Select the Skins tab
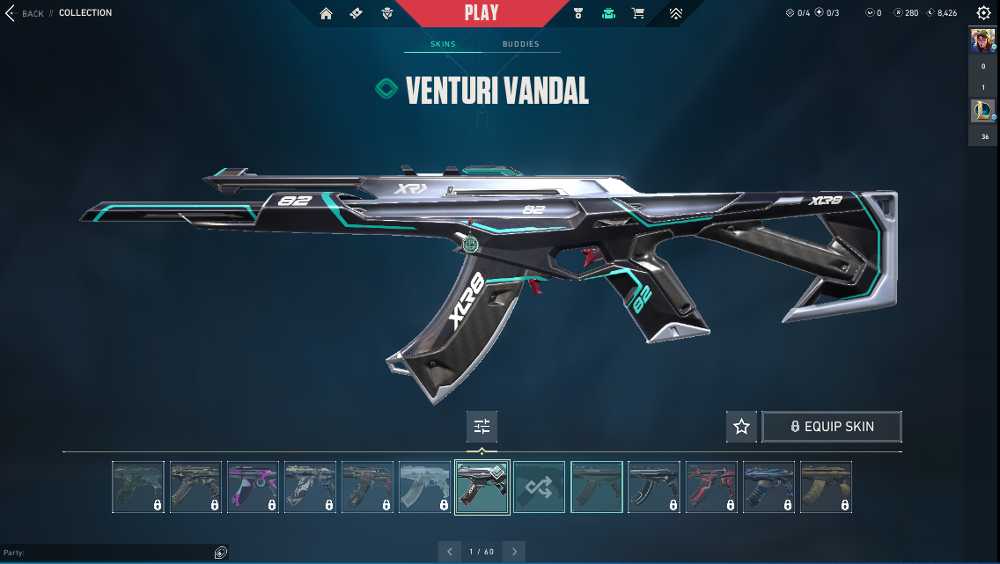 pos(443,44)
